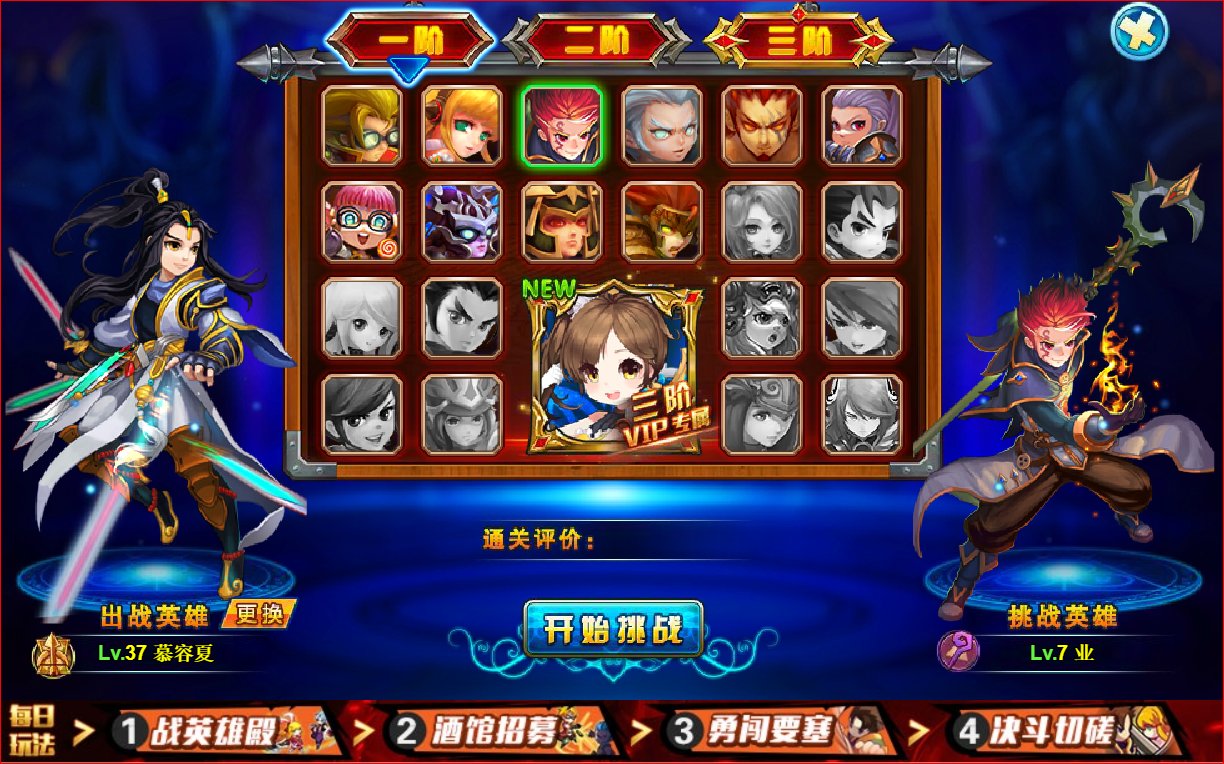Select the silver-haired blue-eyed hero portrait
This screenshot has width=1224, height=764.
(662, 125)
